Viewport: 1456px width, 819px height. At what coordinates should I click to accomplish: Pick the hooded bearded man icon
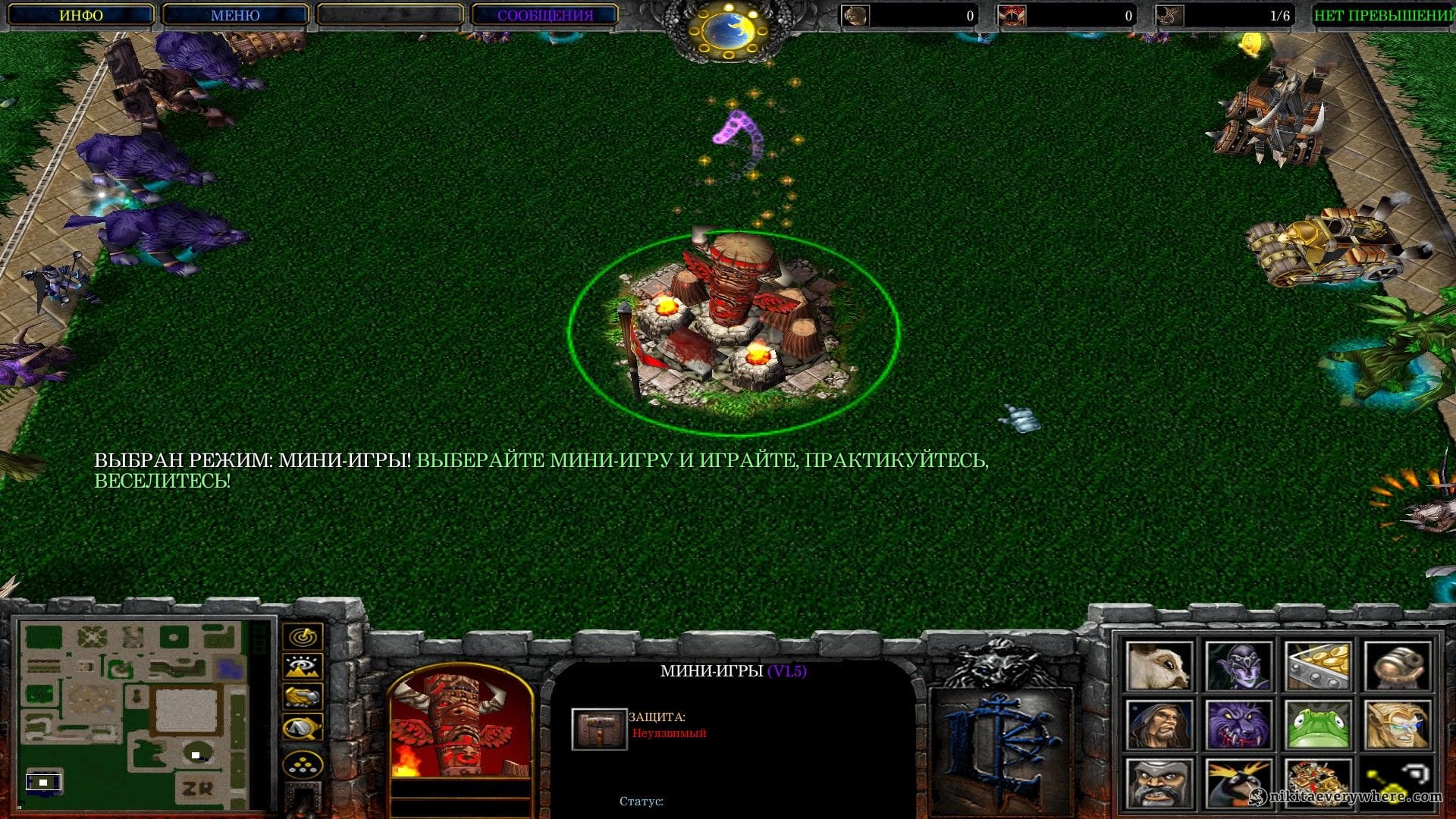(1158, 725)
